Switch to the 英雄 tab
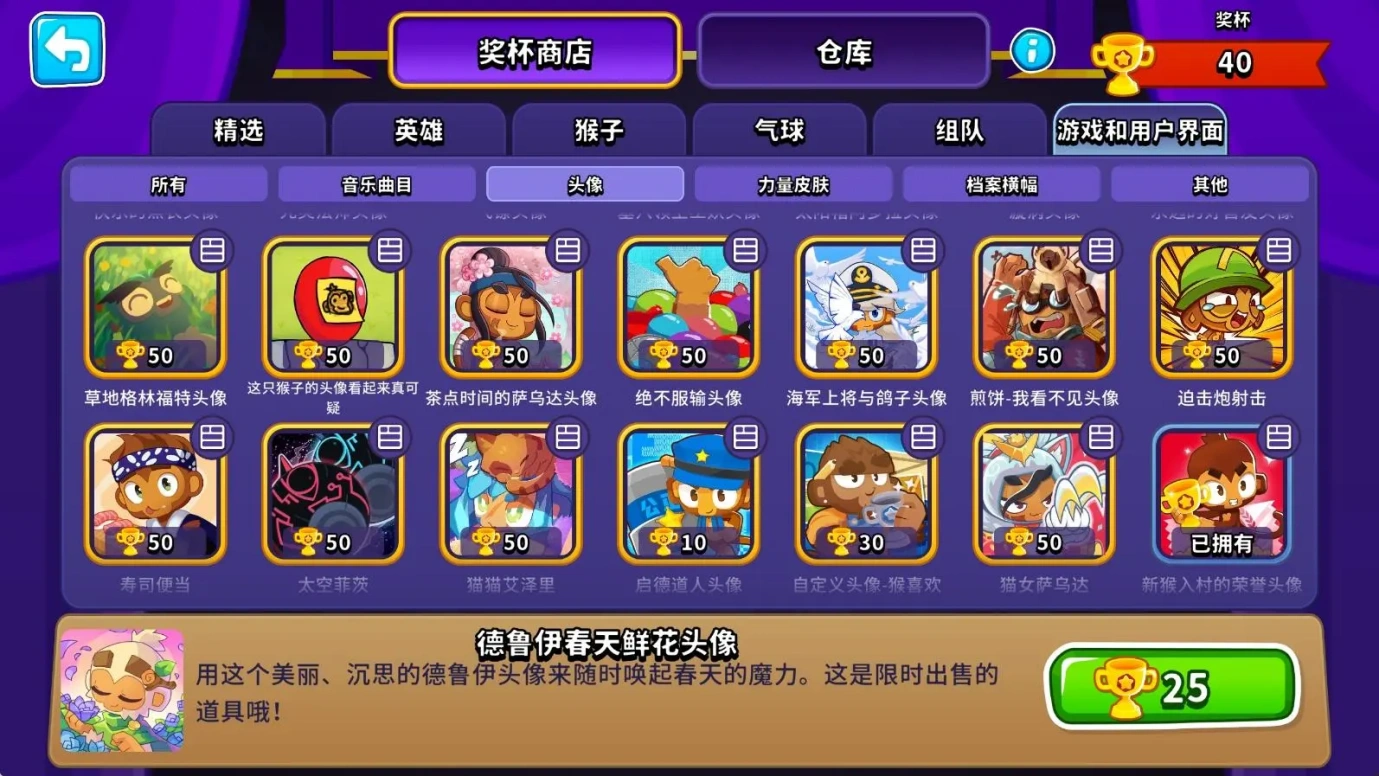 coord(419,130)
